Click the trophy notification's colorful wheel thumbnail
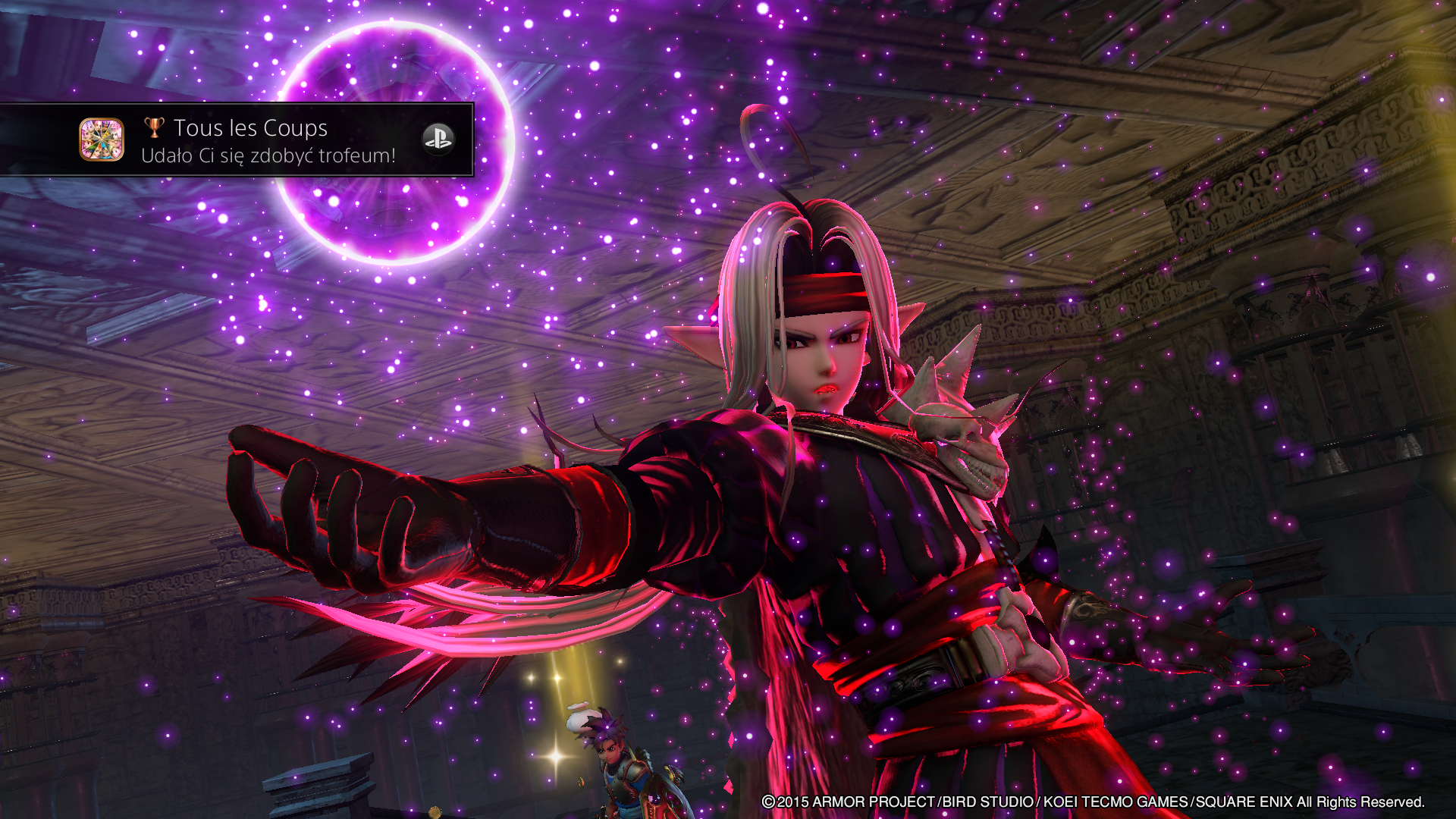 (102, 140)
